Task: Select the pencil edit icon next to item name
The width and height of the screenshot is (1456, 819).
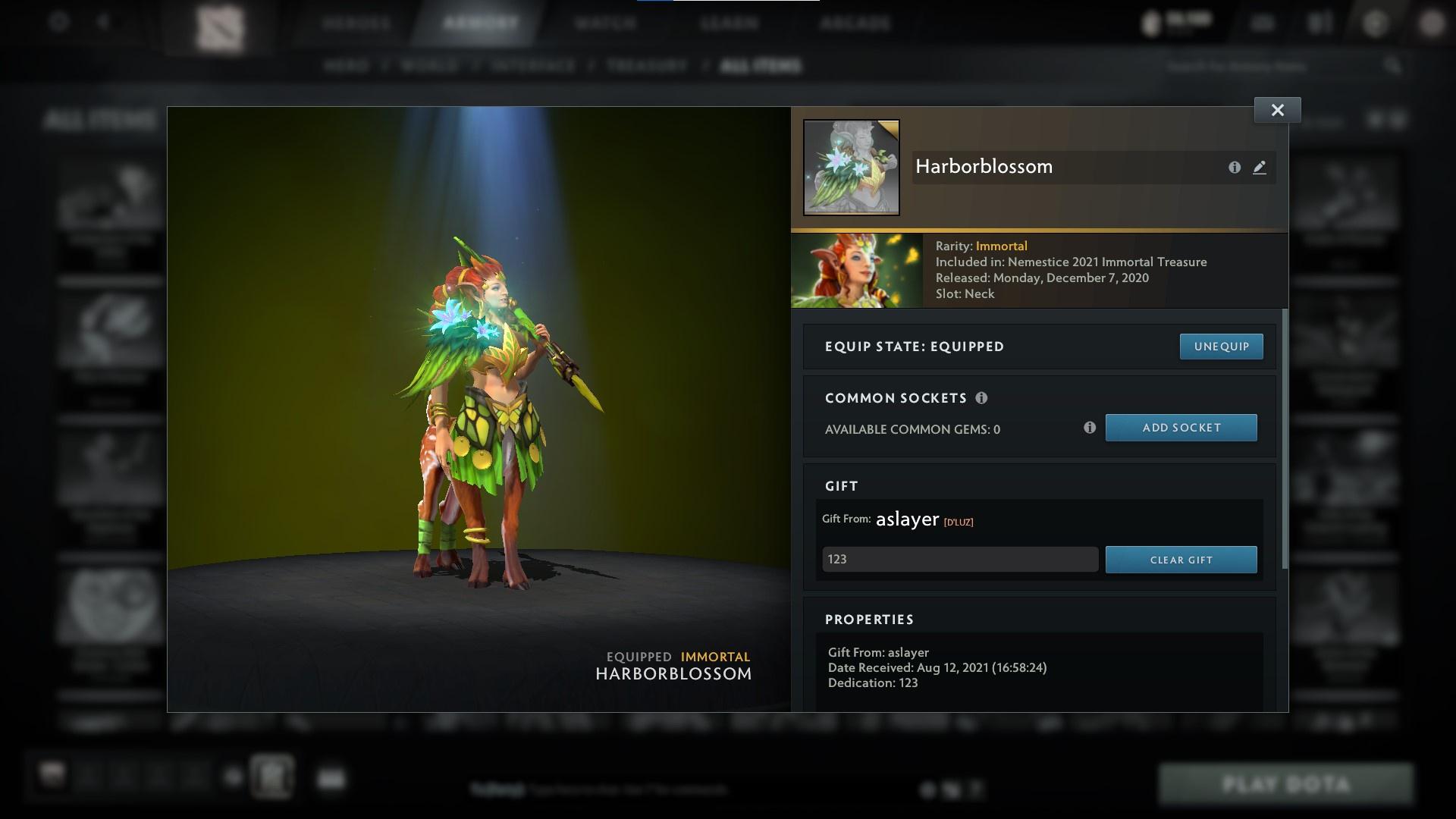Action: [x=1260, y=168]
